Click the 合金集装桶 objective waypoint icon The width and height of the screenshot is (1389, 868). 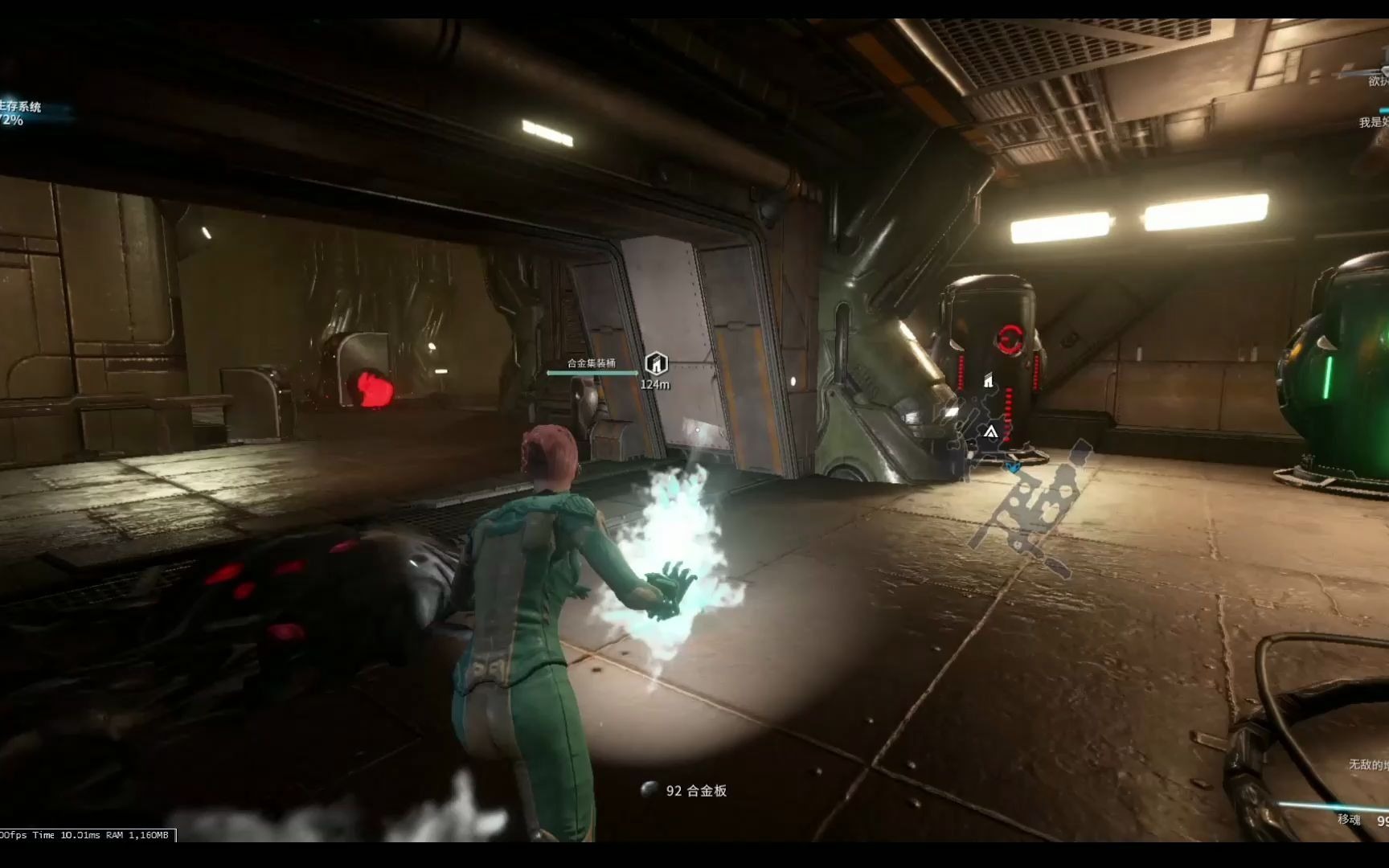tap(657, 363)
